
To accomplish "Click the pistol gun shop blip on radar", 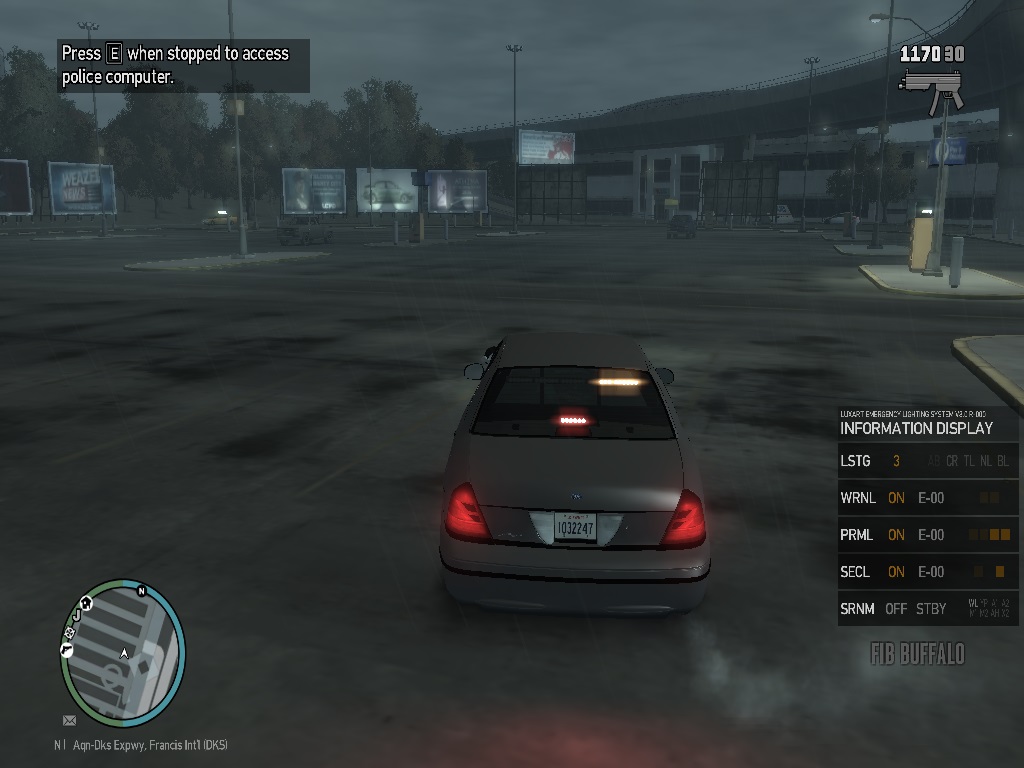I will [67, 650].
